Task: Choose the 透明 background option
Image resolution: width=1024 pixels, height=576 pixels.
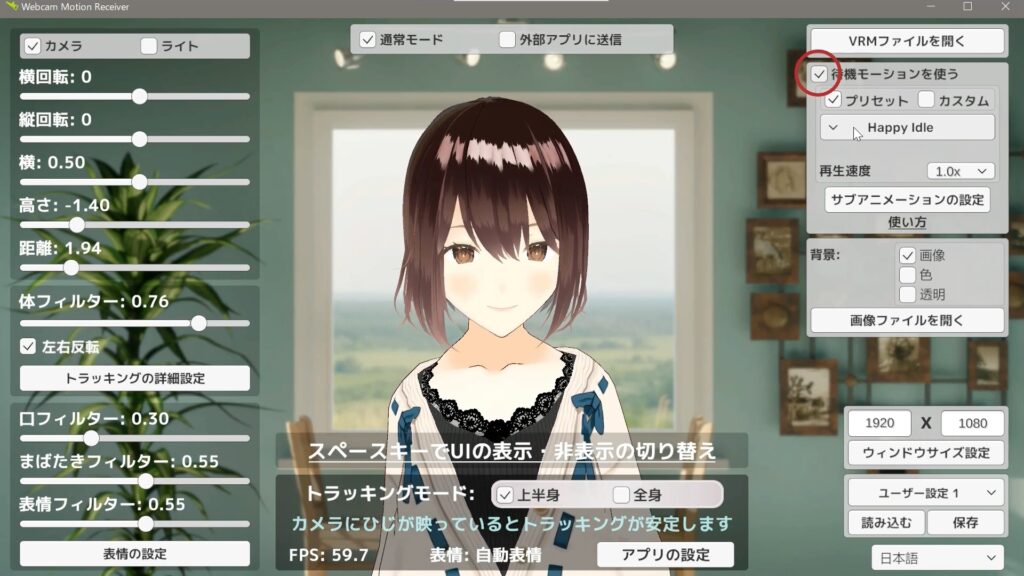Action: (908, 294)
